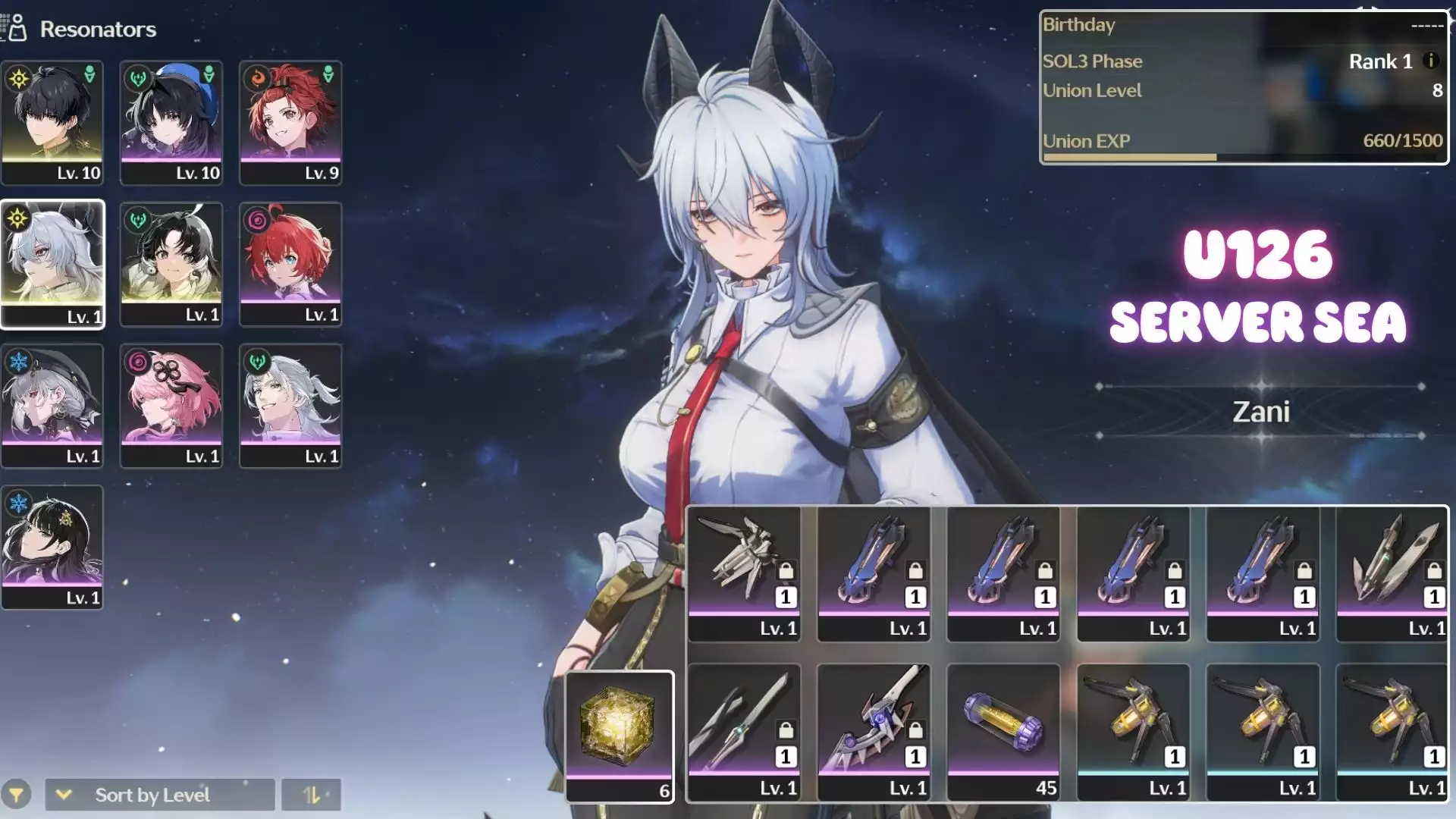The width and height of the screenshot is (1456, 819).
Task: Select the golden cube item slot
Action: coord(620,736)
